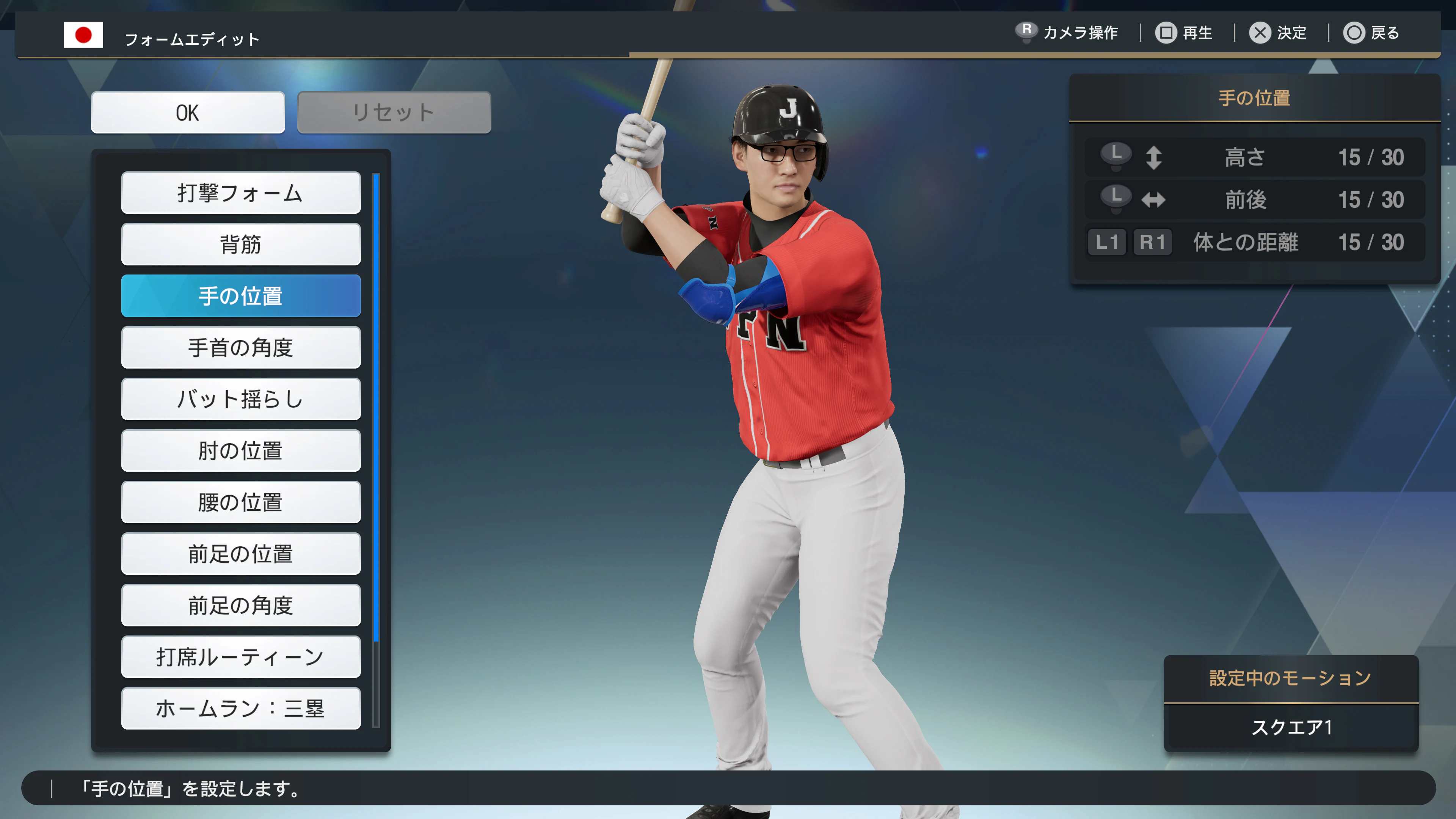Click the Japan flag icon
This screenshot has height=819, width=1456.
click(x=84, y=35)
